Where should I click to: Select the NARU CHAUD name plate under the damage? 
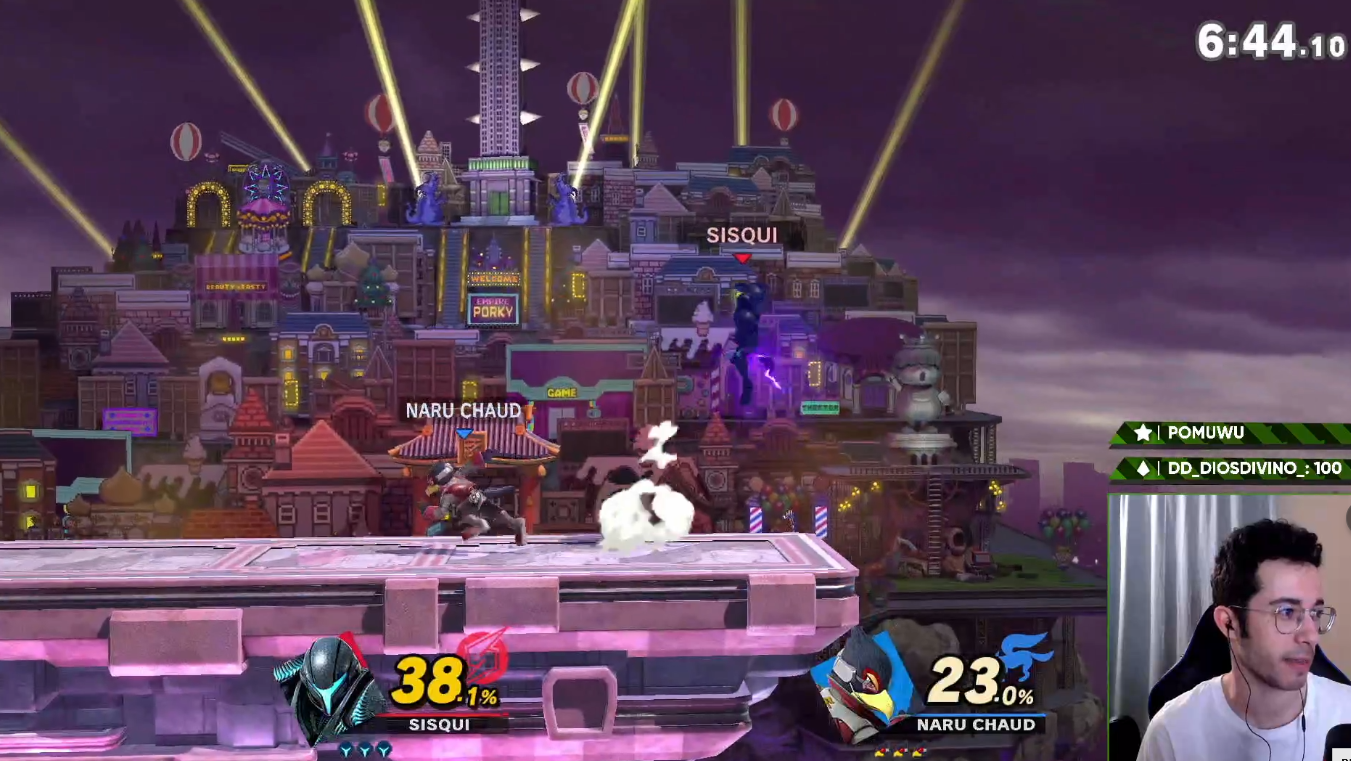tap(975, 724)
